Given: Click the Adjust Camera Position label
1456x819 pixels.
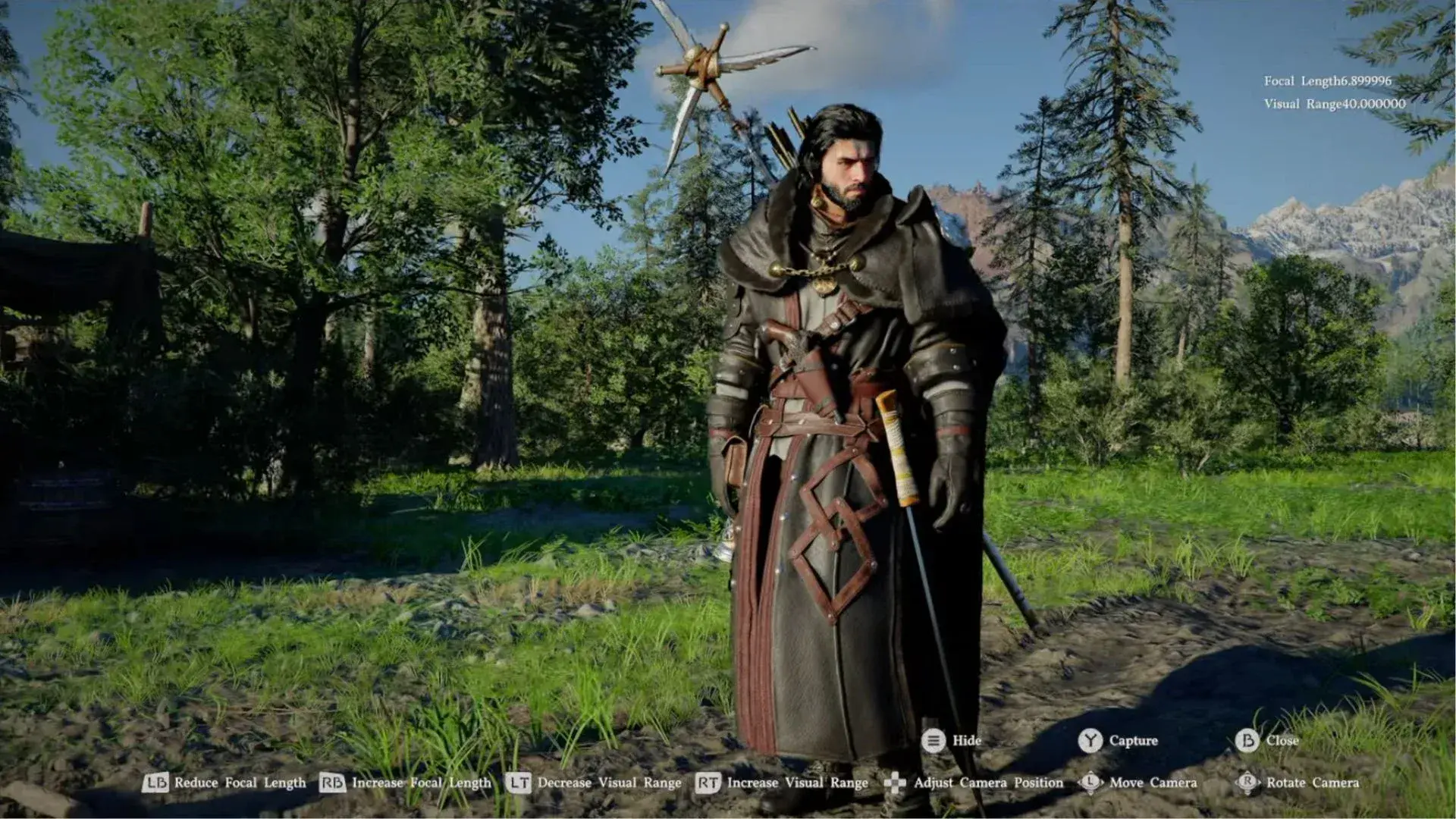Looking at the screenshot, I should click(x=990, y=783).
